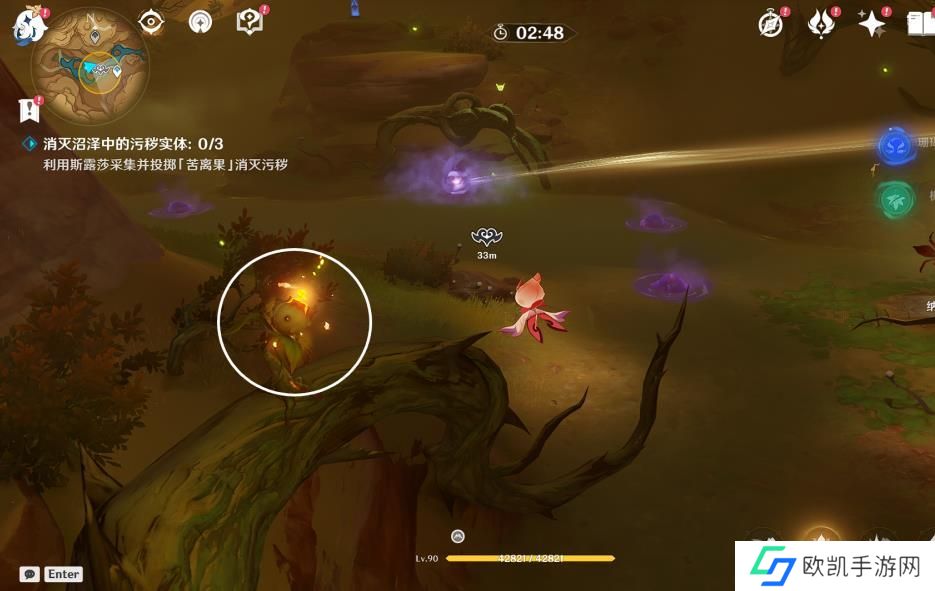The image size is (935, 591).
Task: Select the blue hydro party character icon
Action: tap(894, 147)
